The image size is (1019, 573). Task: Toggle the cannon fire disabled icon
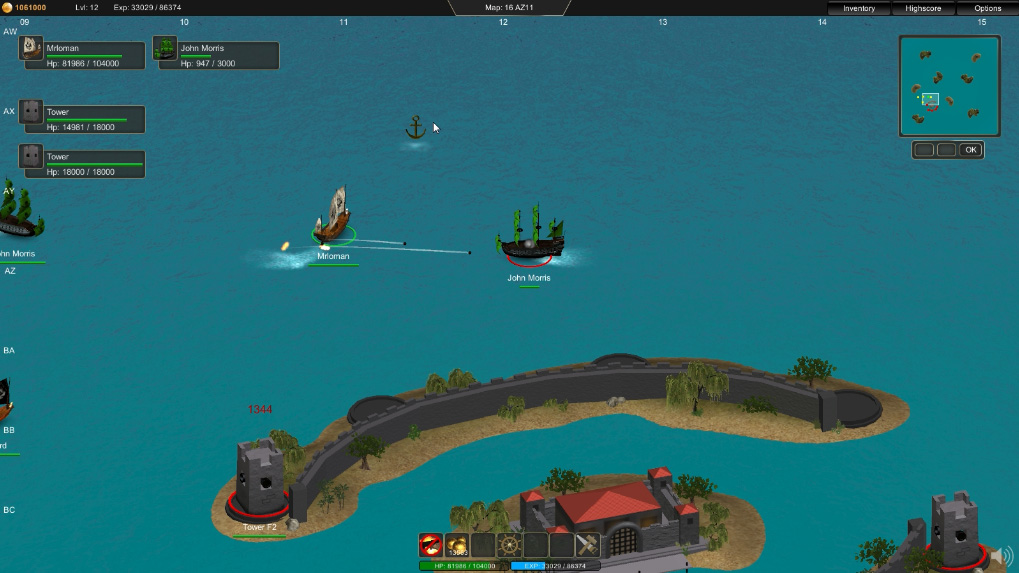pos(431,545)
